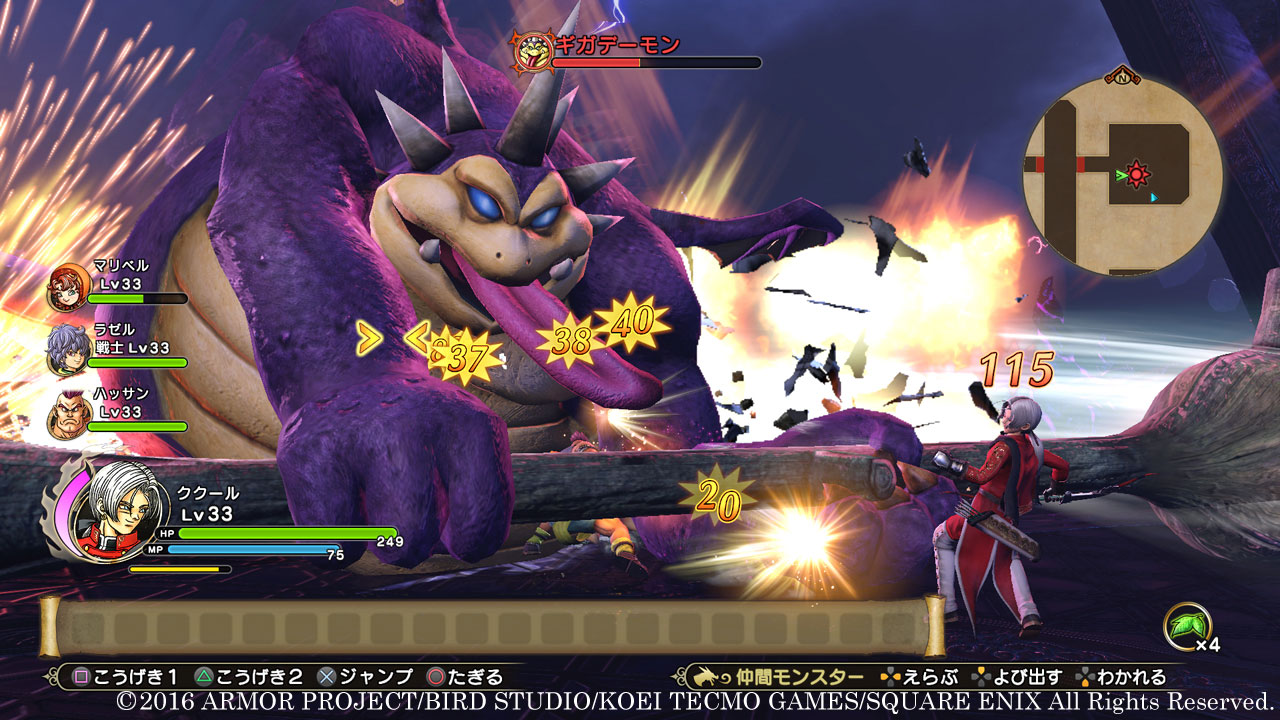Select Maribel's party portrait
Image resolution: width=1280 pixels, height=720 pixels.
[x=68, y=286]
